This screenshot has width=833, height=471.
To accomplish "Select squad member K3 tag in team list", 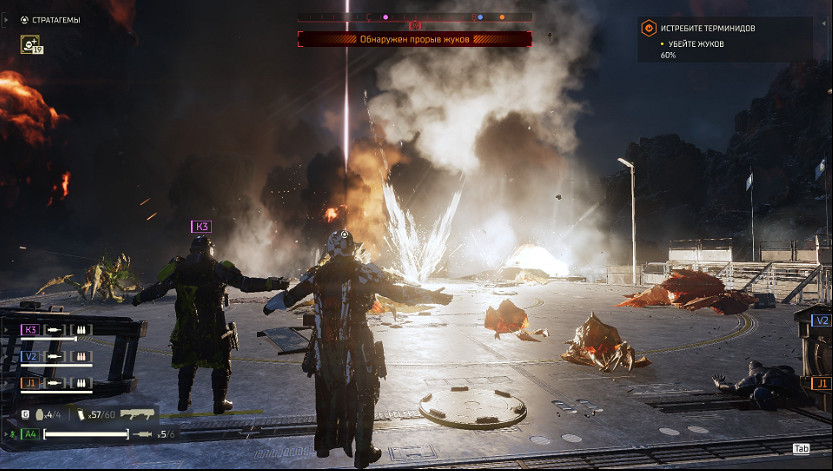I will tap(30, 329).
